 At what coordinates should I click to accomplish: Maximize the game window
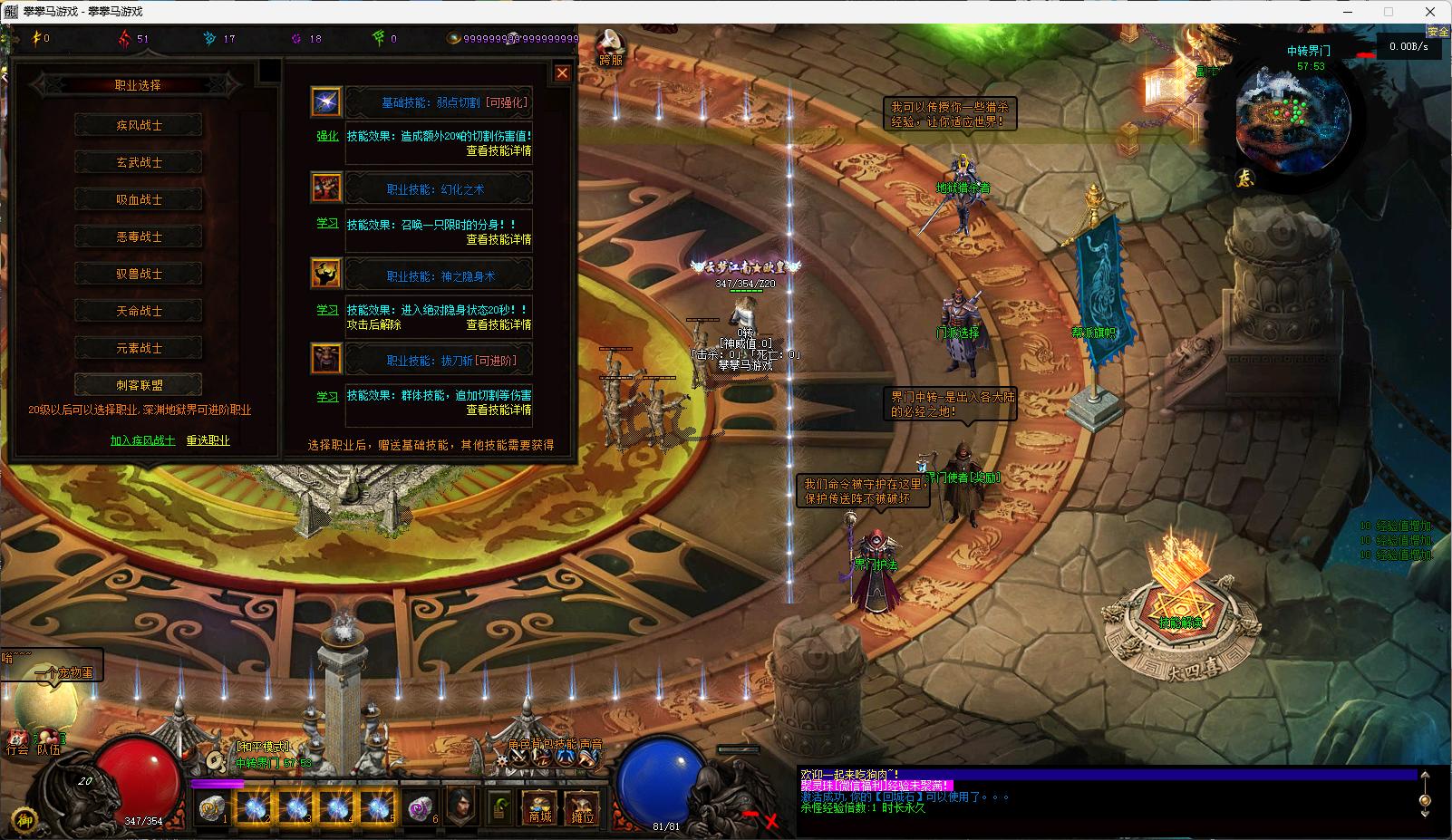tap(1388, 12)
